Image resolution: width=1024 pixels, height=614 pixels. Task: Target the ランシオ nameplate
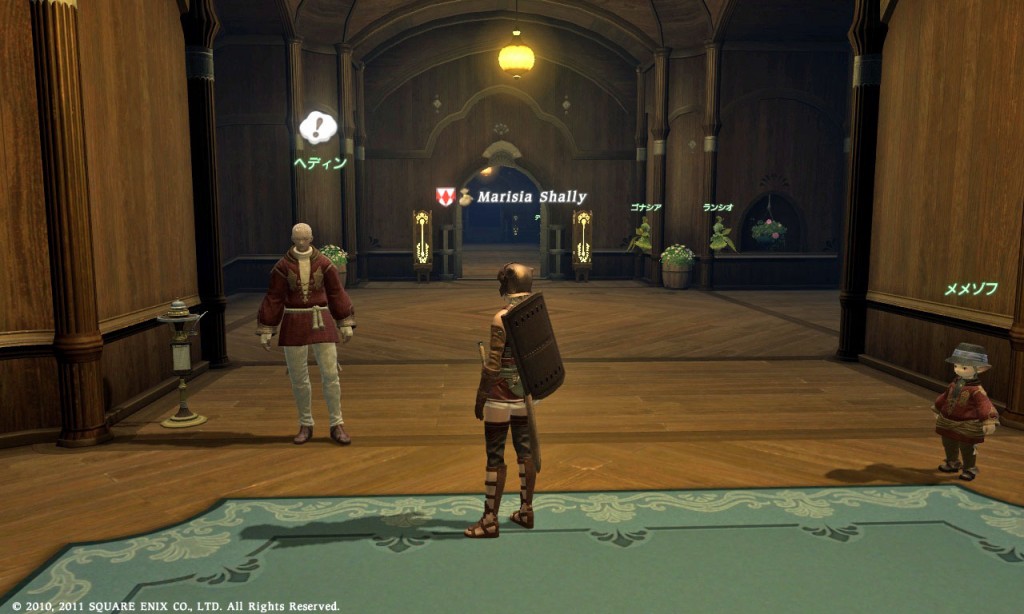click(718, 207)
